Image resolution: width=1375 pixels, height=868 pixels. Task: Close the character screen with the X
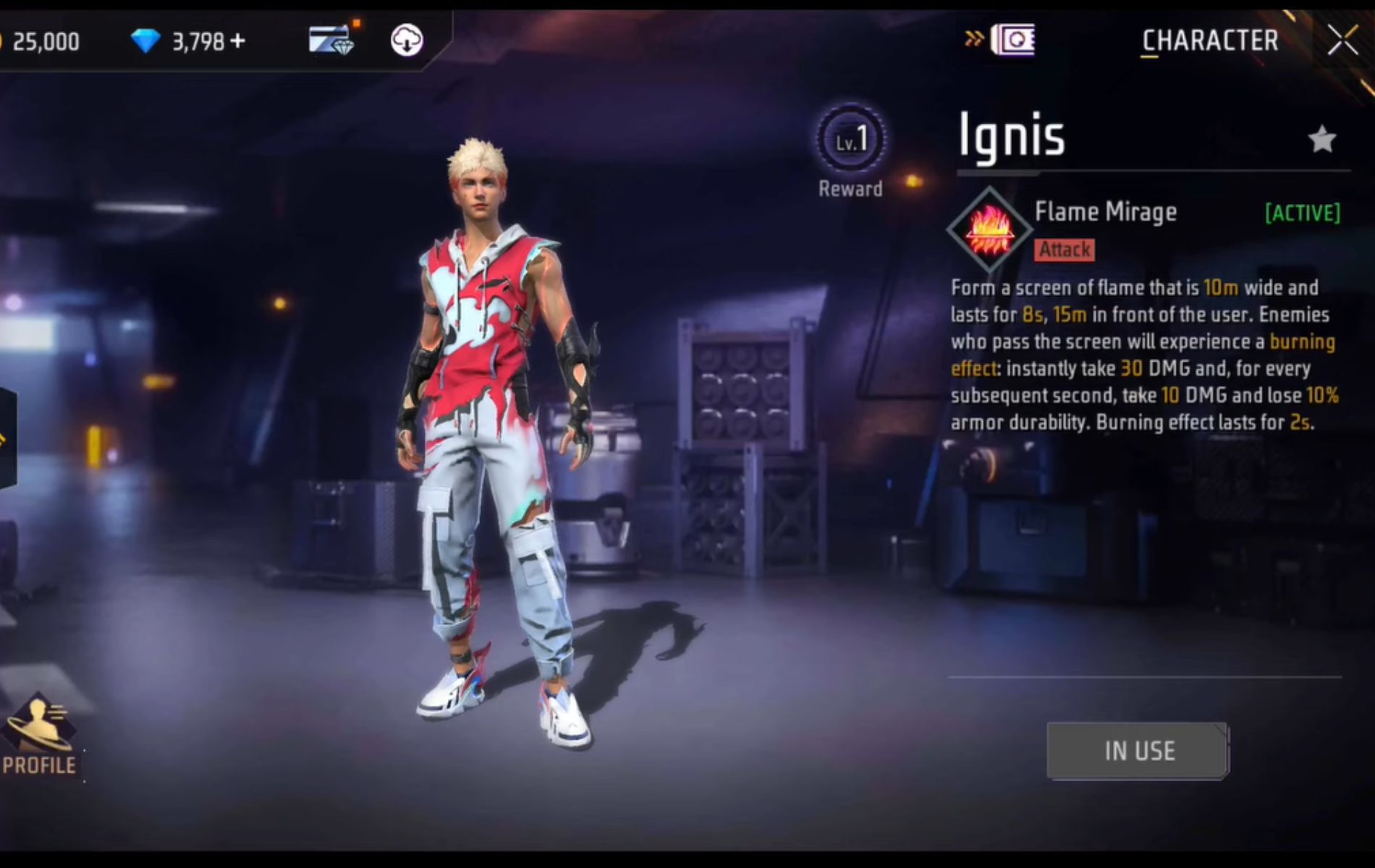coord(1345,40)
